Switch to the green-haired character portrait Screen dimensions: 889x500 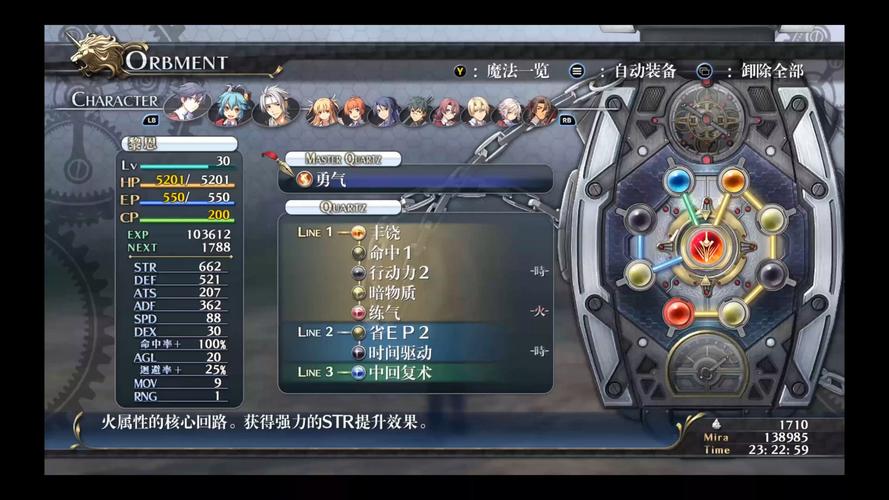point(416,110)
